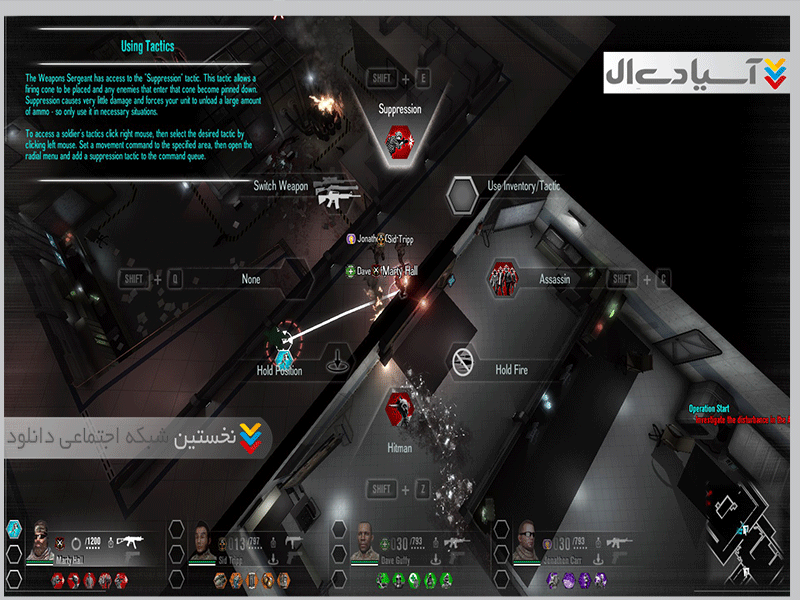Select Sid Tripp's squad portrait
Image resolution: width=800 pixels, height=600 pixels.
click(x=202, y=540)
